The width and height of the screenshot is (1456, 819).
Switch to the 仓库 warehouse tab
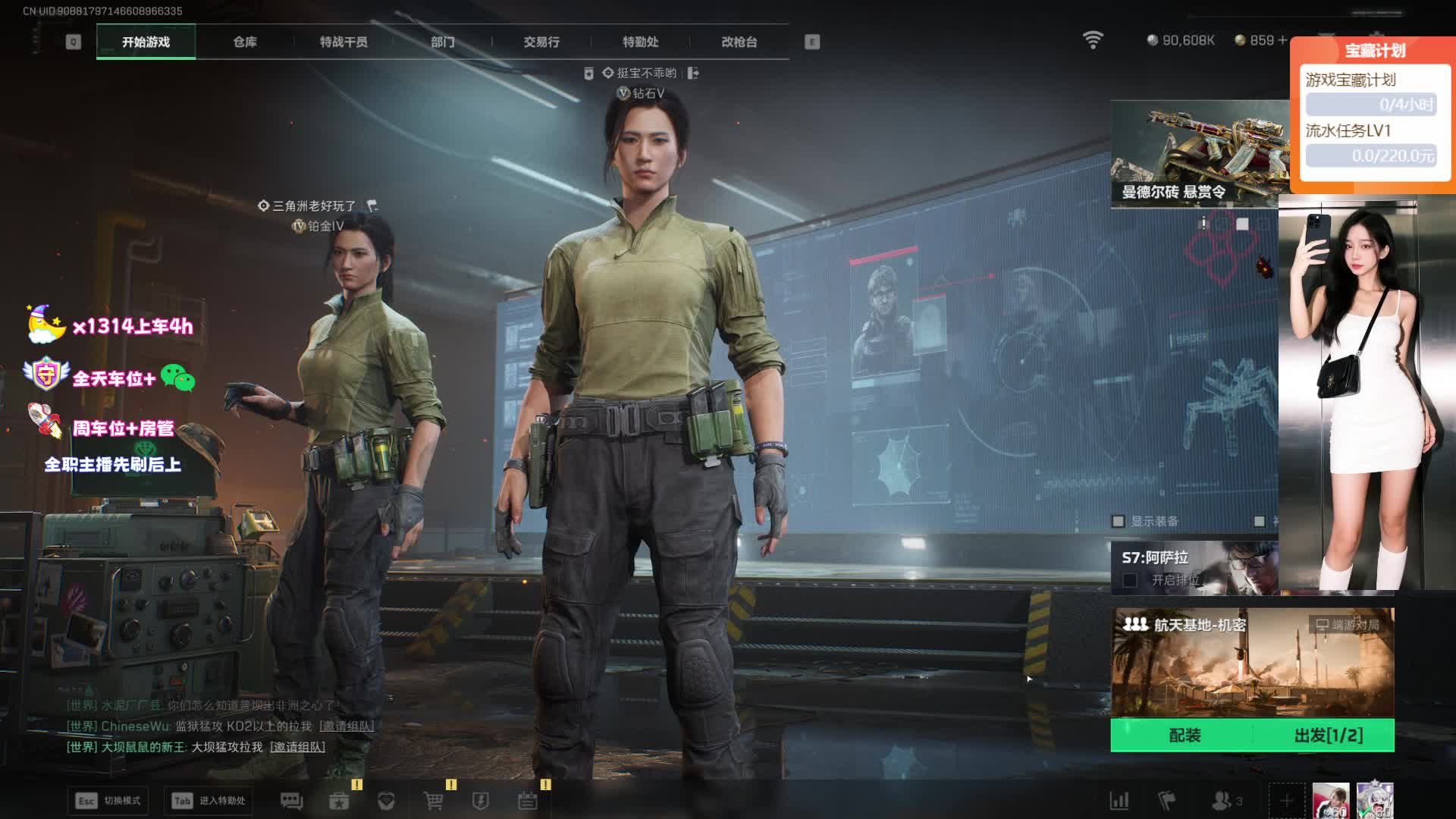(244, 42)
